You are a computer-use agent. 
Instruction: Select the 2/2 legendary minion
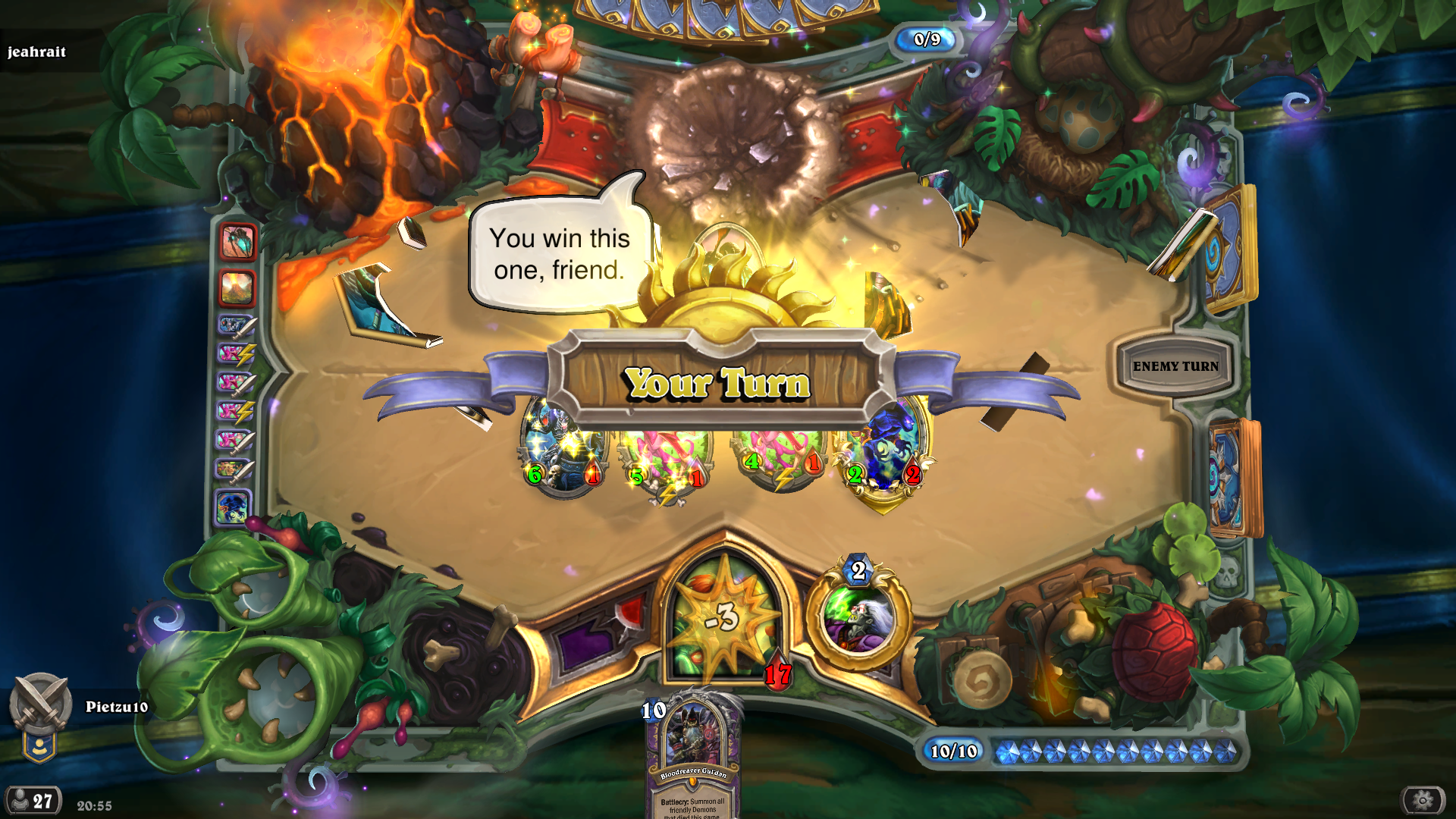point(884,452)
